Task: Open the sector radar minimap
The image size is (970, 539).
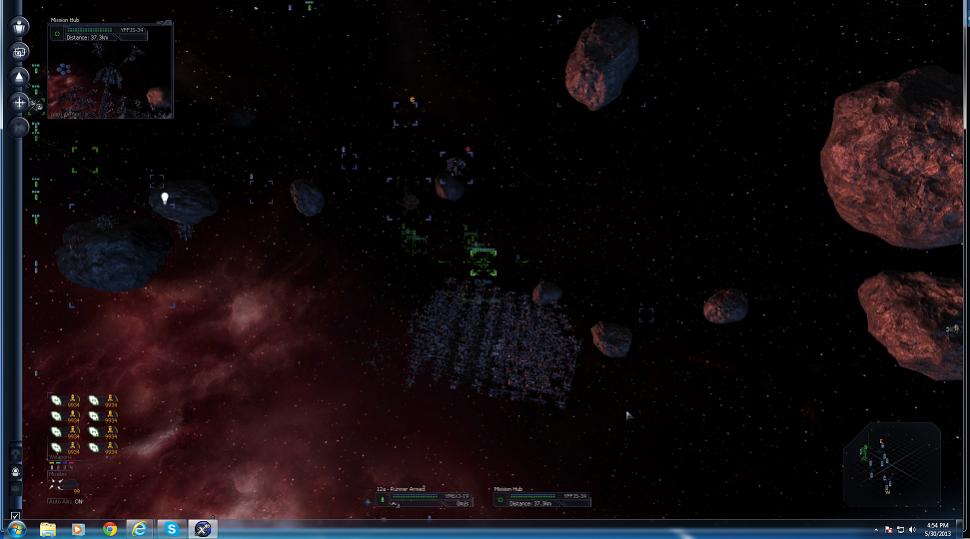Action: click(x=890, y=462)
